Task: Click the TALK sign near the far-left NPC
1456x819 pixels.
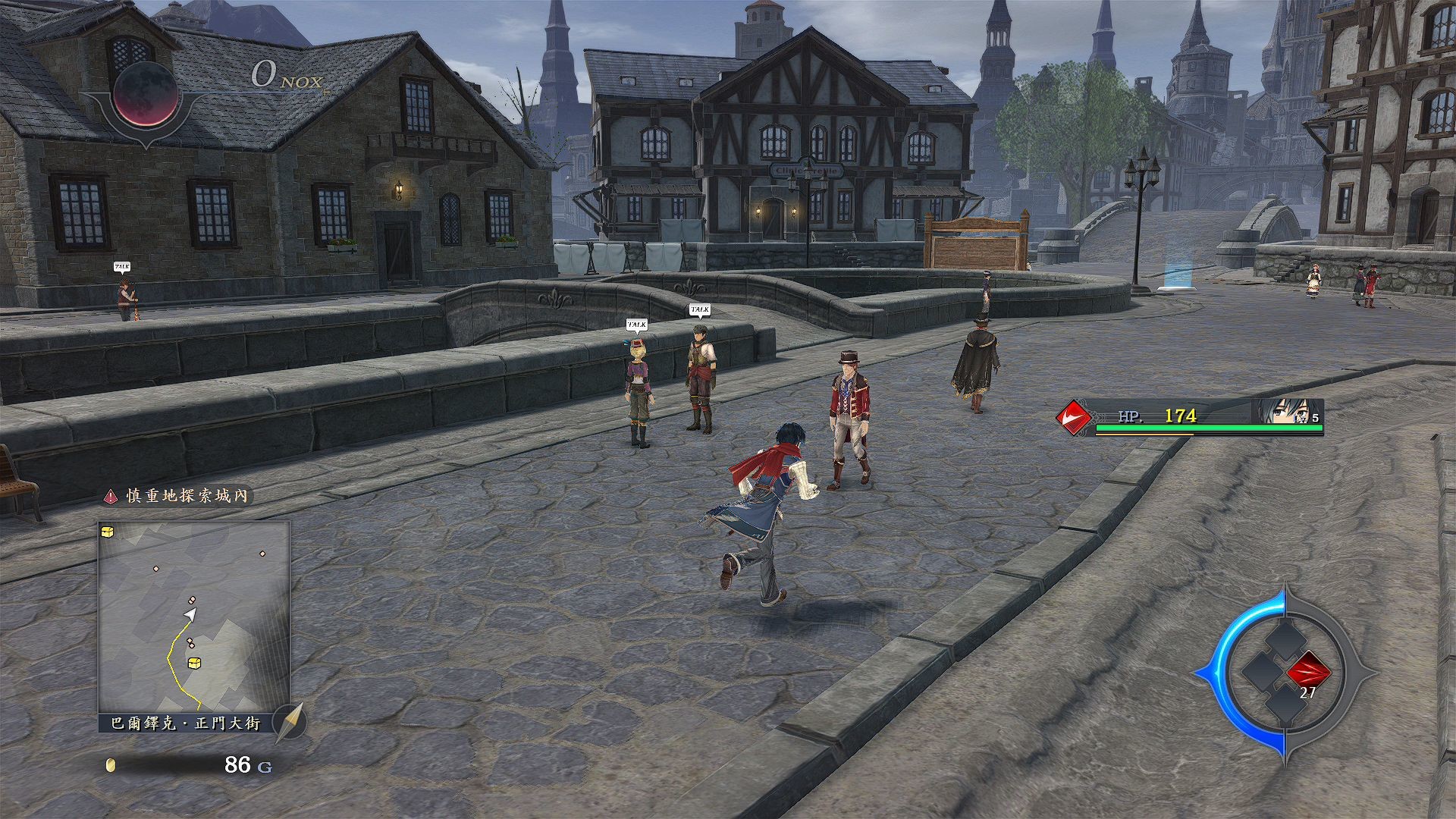Action: tap(123, 265)
